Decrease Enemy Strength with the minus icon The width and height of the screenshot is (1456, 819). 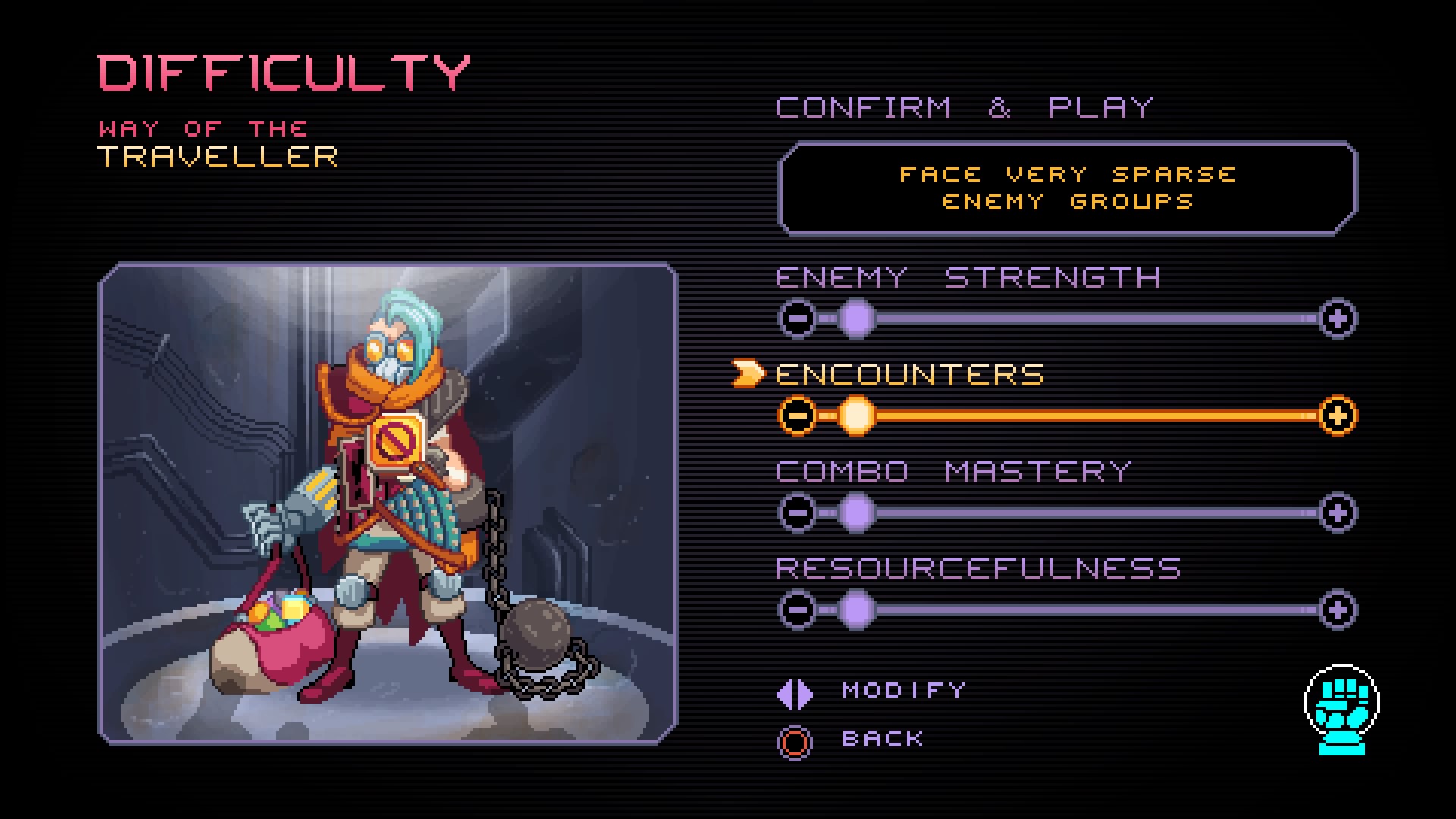[799, 318]
